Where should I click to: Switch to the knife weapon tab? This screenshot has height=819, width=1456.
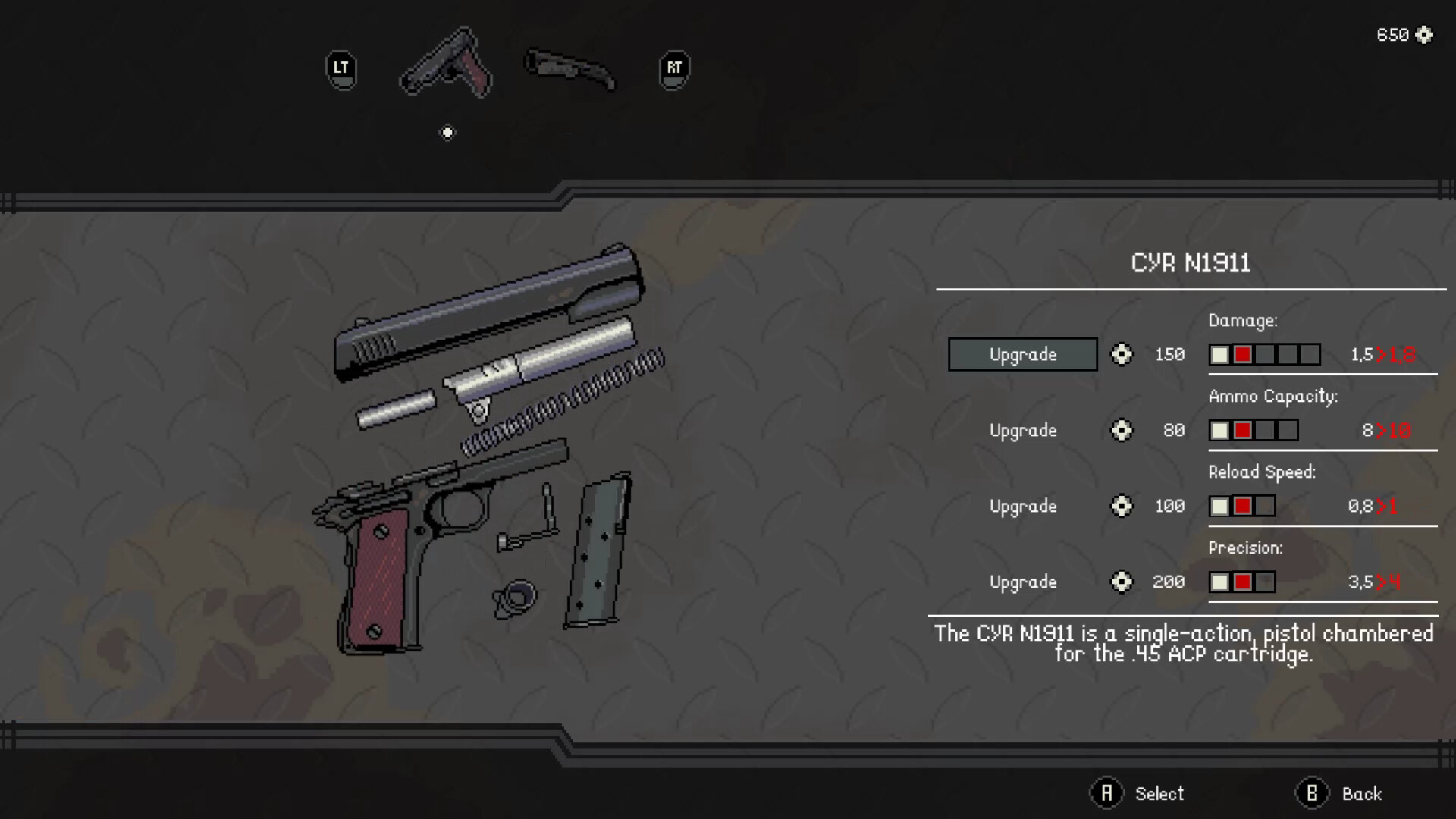tap(570, 69)
